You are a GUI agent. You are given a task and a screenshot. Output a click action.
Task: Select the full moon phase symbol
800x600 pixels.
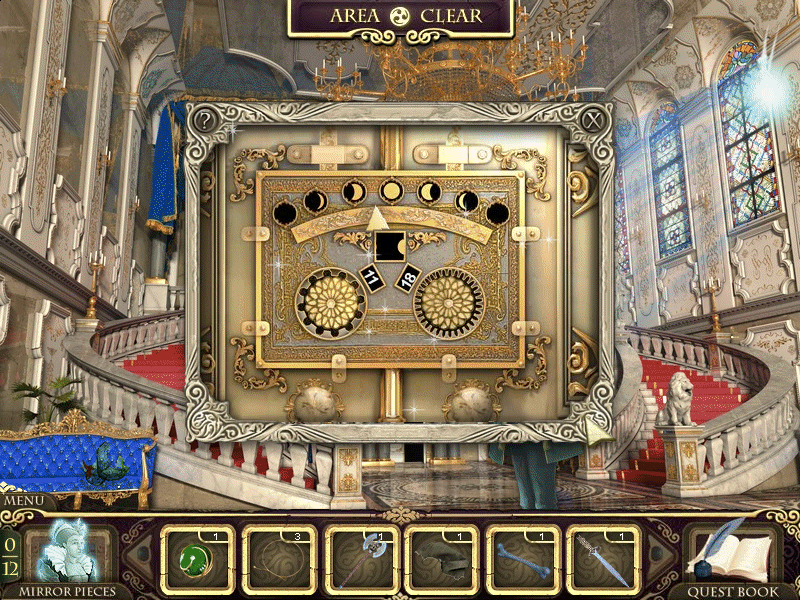[x=391, y=190]
